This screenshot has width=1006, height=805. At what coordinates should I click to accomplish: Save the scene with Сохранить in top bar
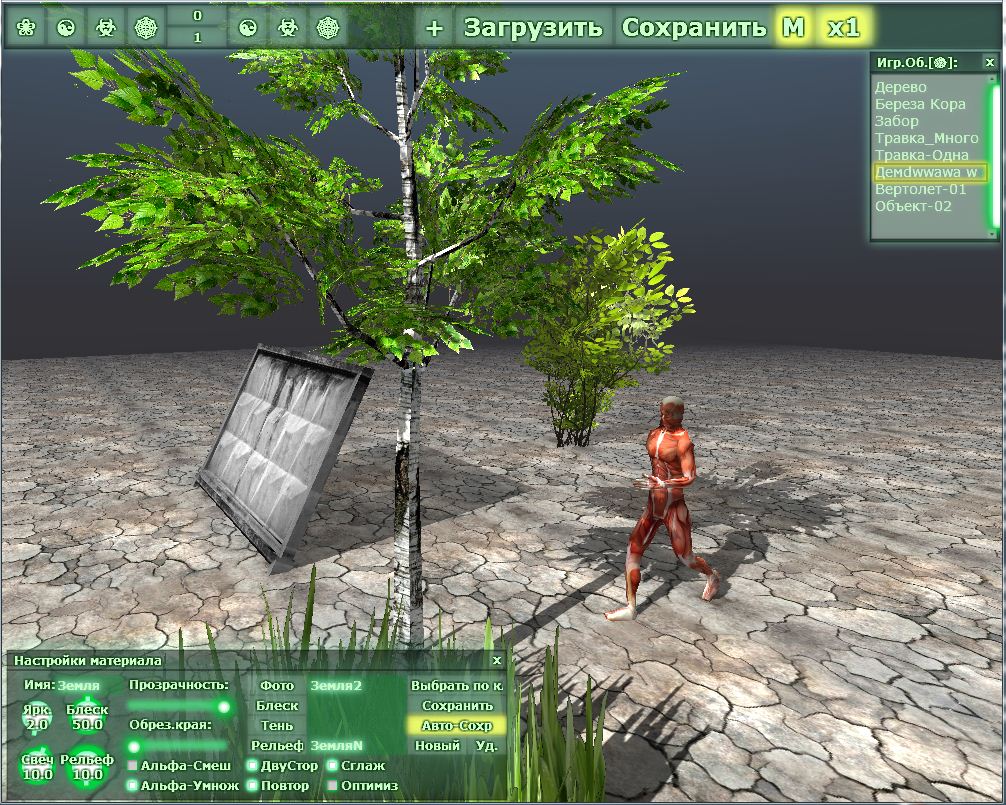(x=693, y=27)
